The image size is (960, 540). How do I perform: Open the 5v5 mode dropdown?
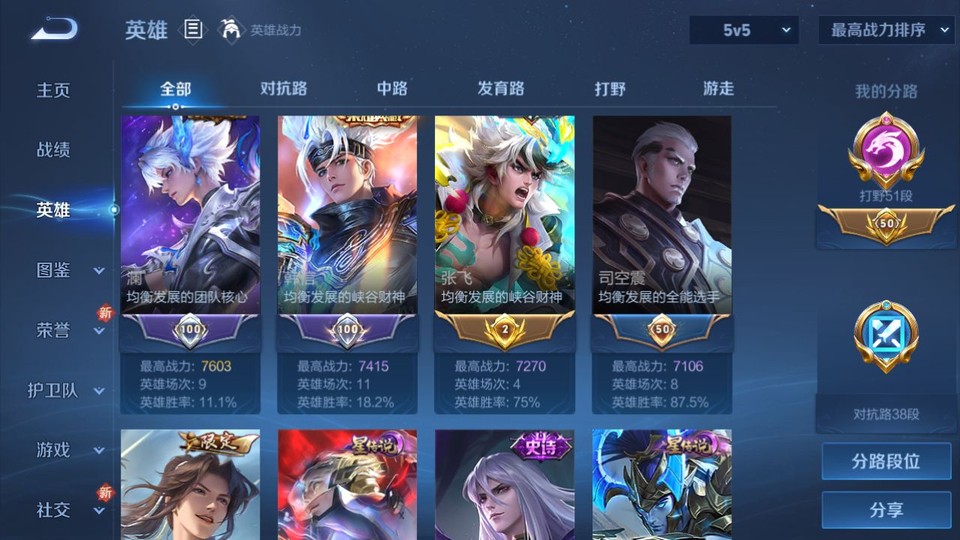point(744,30)
